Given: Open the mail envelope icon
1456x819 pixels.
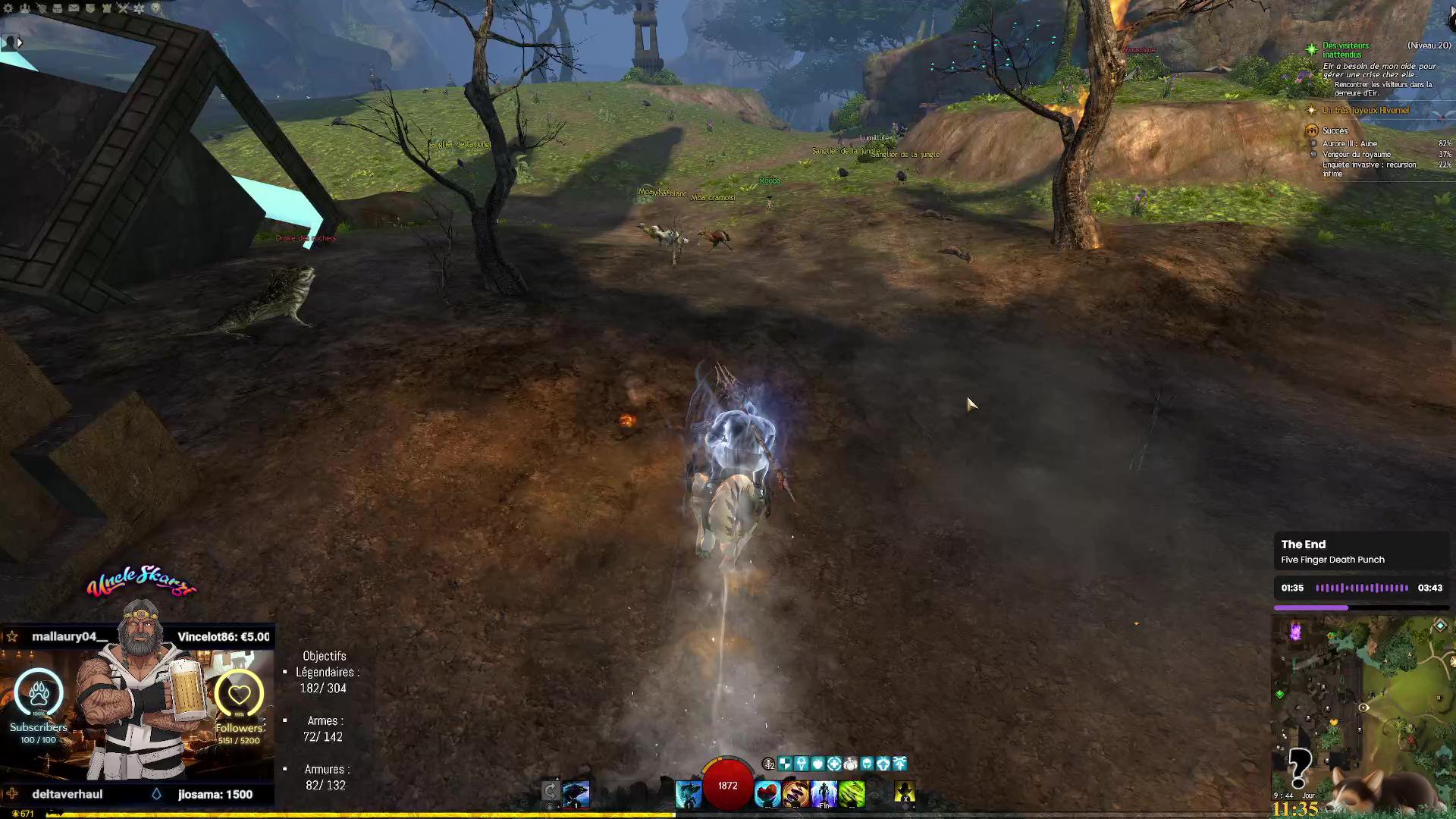Looking at the screenshot, I should [74, 8].
